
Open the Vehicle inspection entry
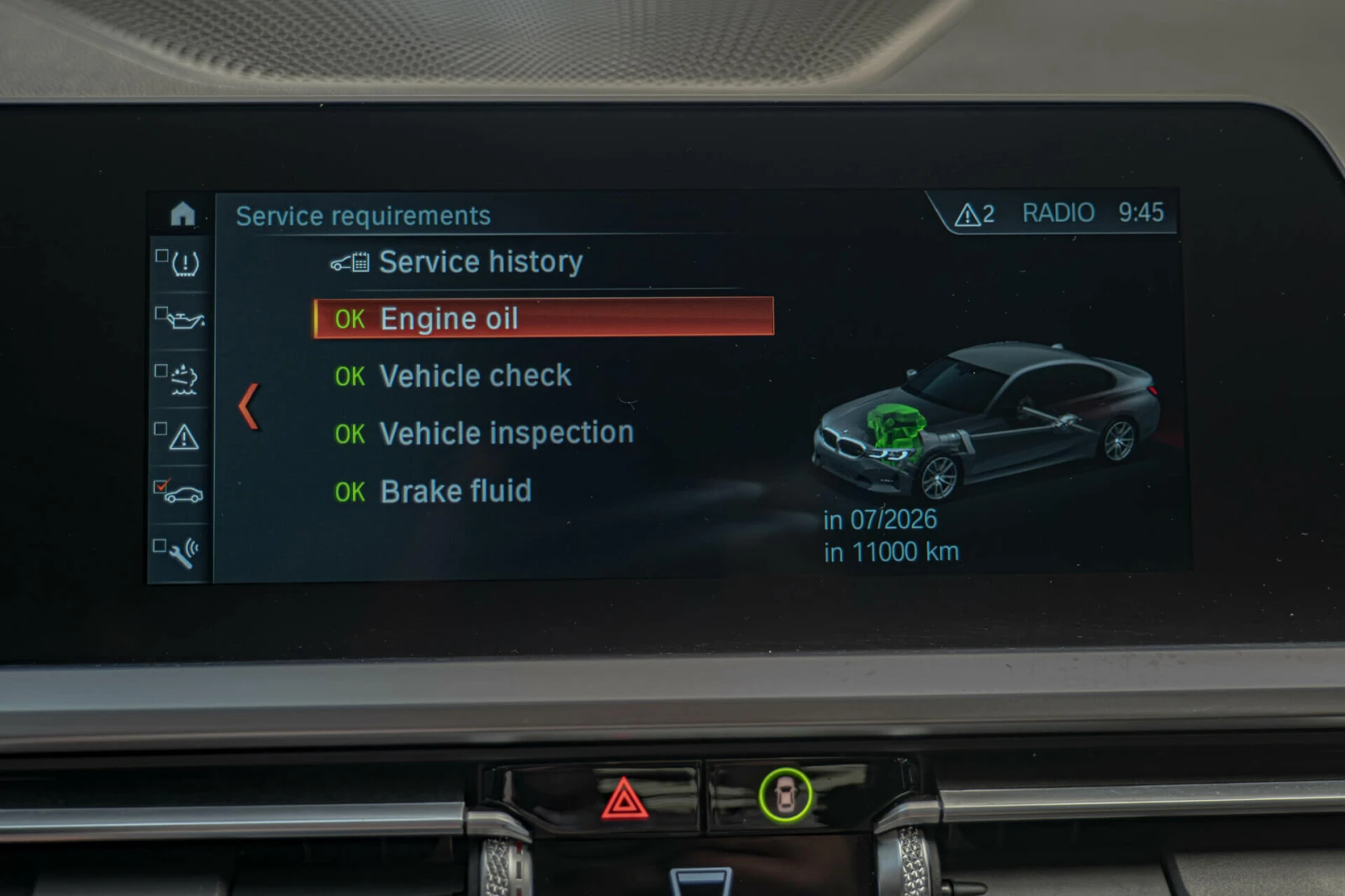point(506,434)
